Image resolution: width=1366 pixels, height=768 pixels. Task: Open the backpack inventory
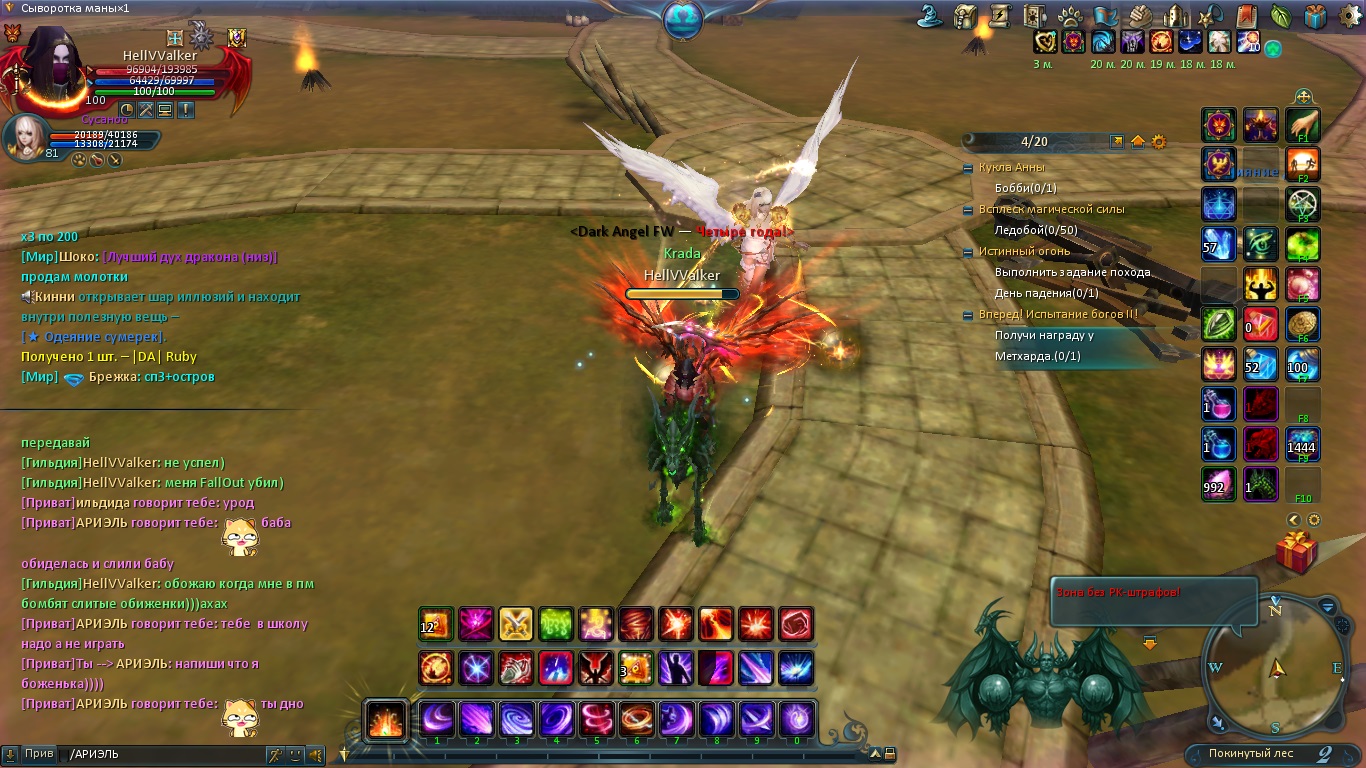(x=965, y=16)
